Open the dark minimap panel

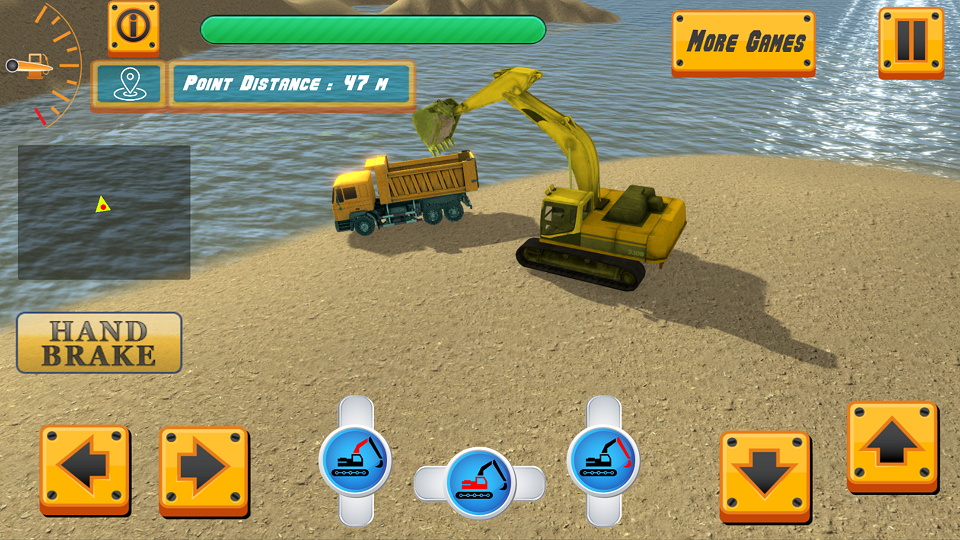104,212
